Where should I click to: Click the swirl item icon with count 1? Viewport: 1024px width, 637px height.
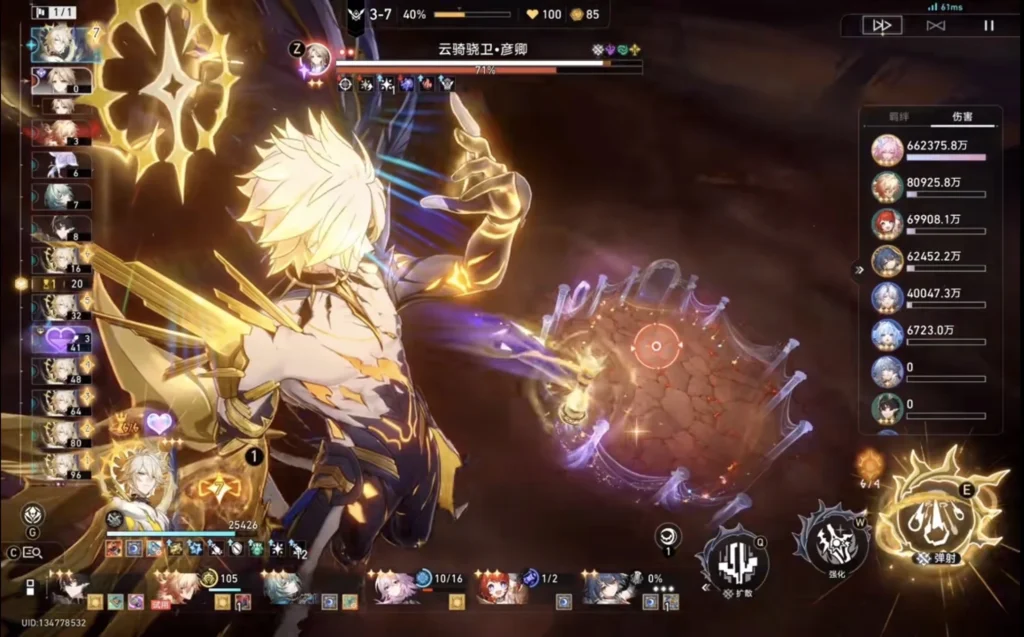tap(668, 537)
